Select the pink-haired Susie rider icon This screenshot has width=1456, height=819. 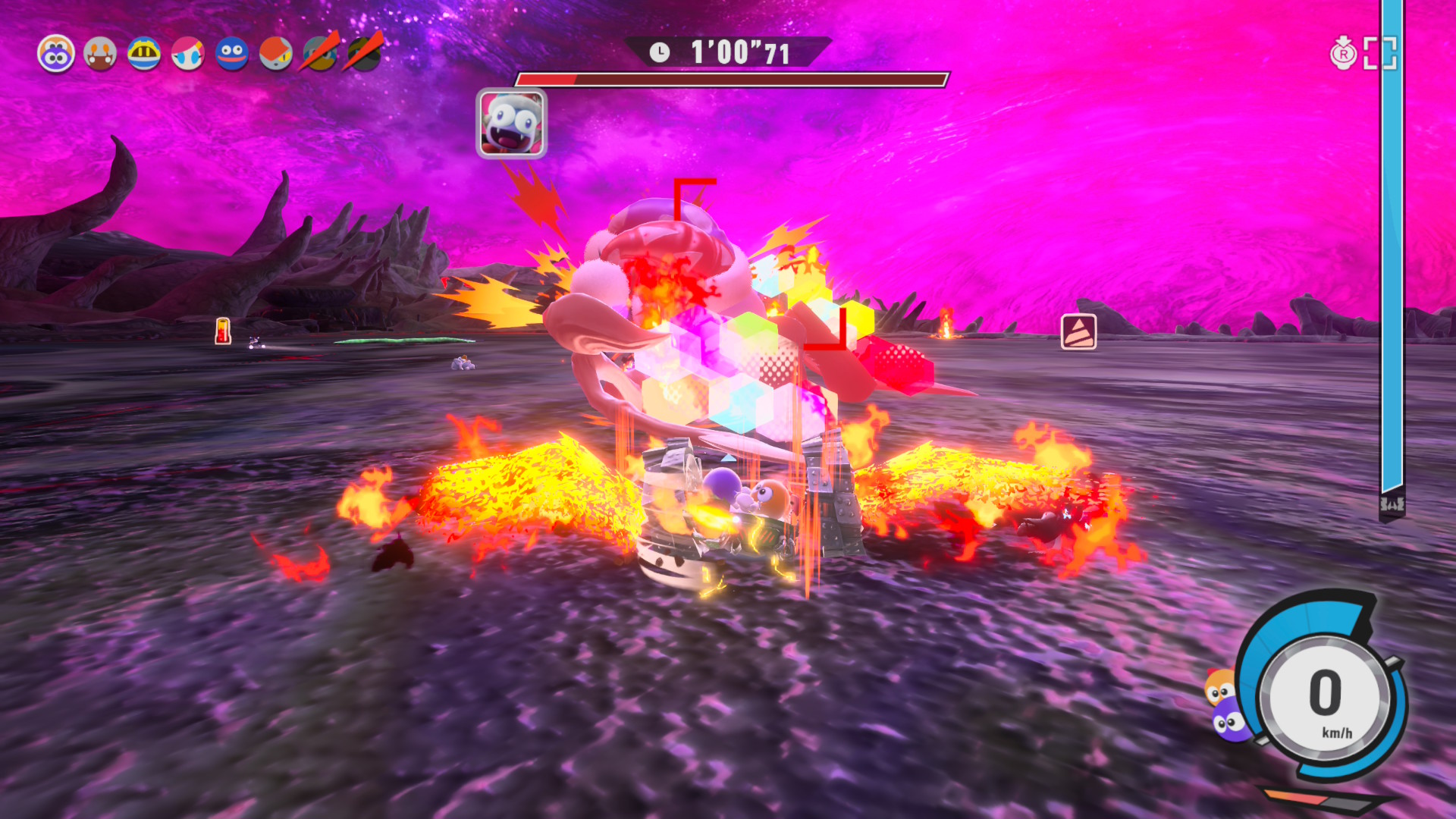(188, 54)
